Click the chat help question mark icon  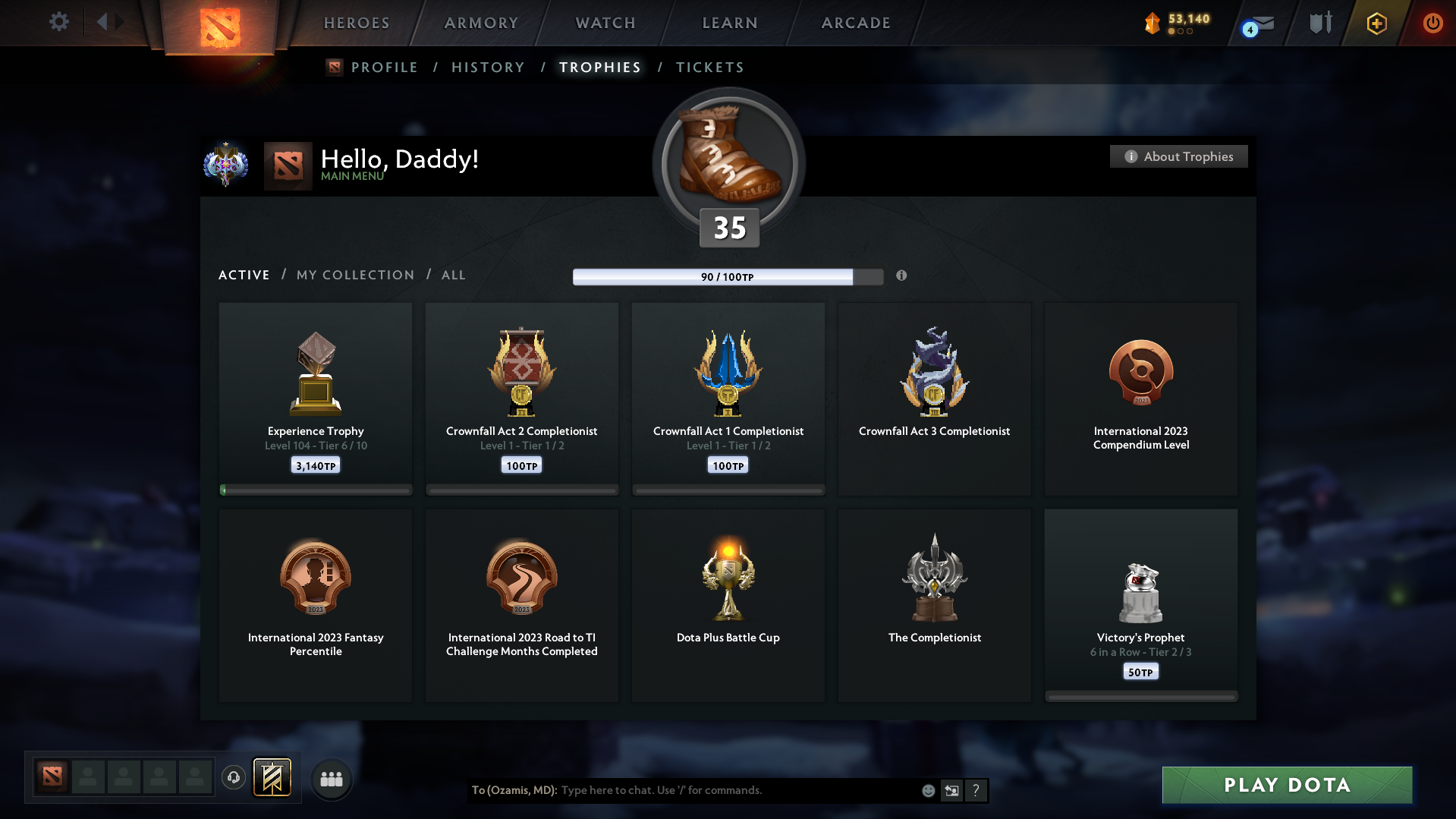click(x=976, y=790)
